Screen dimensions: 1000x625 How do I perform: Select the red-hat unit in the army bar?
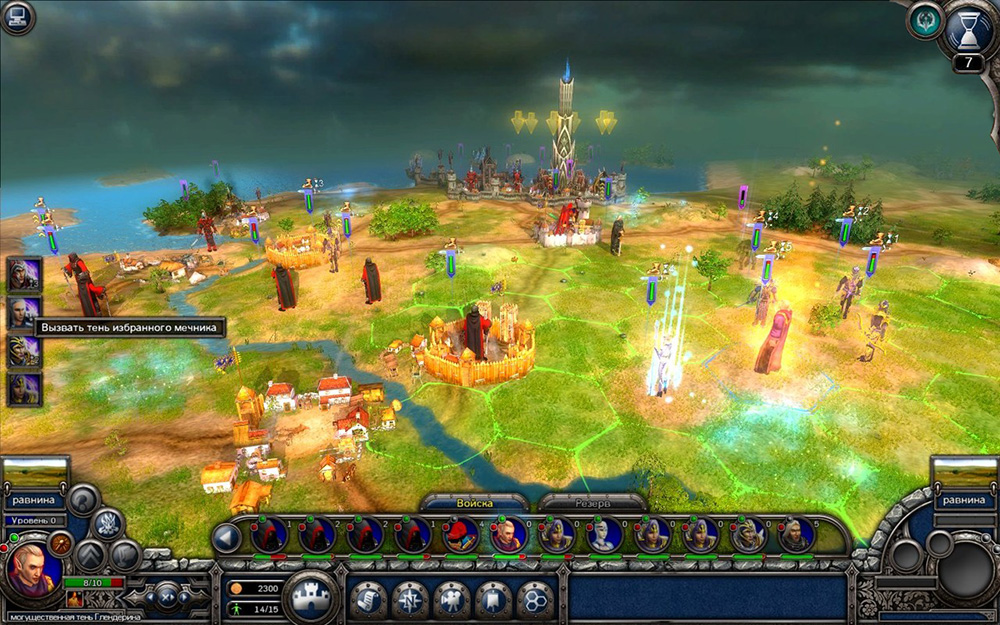tap(460, 536)
